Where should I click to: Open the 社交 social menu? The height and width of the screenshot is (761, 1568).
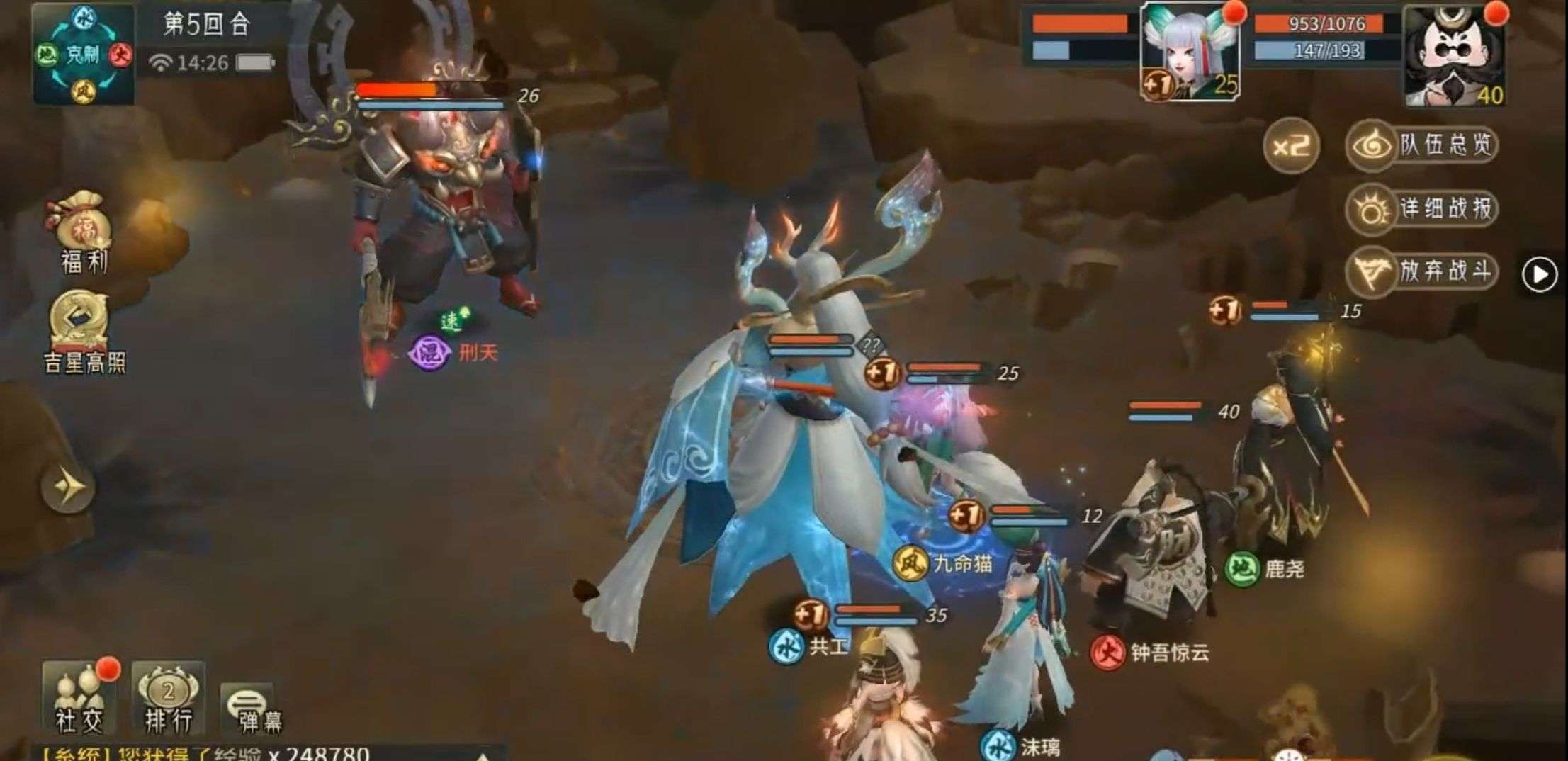[79, 698]
